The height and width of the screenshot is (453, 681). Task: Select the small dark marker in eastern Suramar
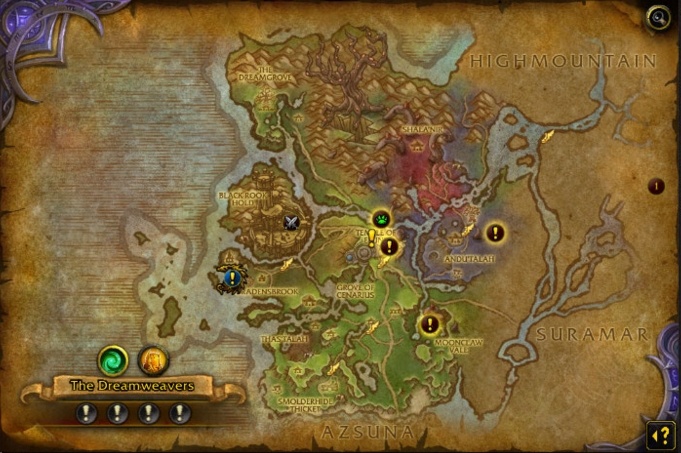656,186
